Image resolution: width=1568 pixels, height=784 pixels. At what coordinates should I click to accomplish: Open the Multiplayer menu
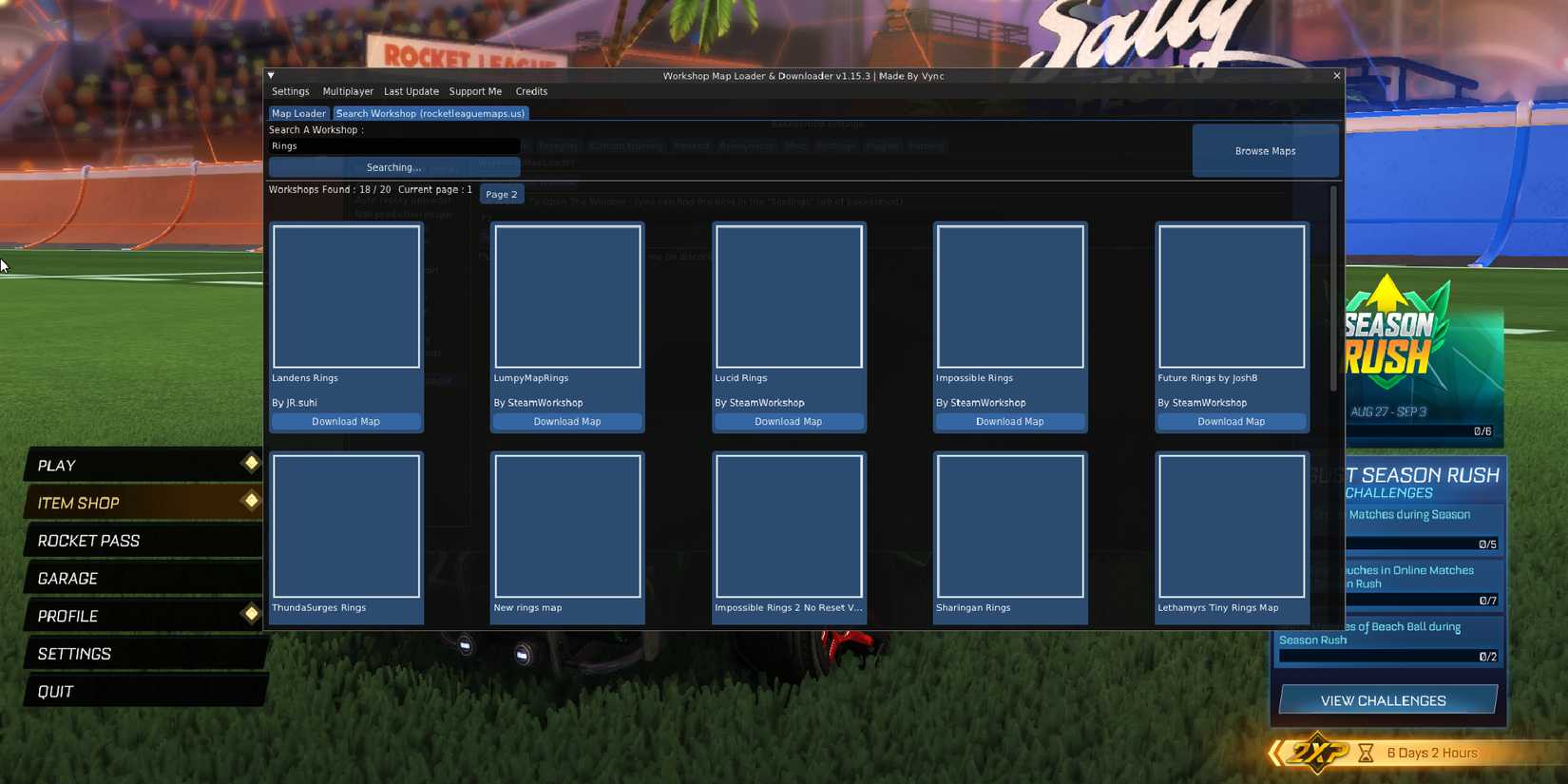click(x=347, y=91)
